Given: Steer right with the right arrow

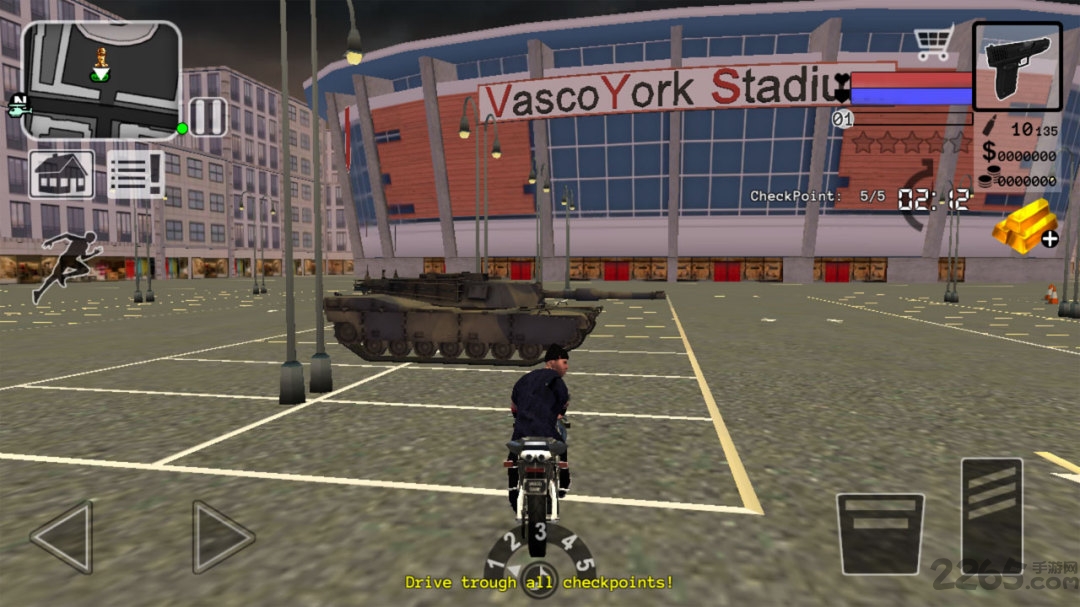Looking at the screenshot, I should [x=222, y=537].
